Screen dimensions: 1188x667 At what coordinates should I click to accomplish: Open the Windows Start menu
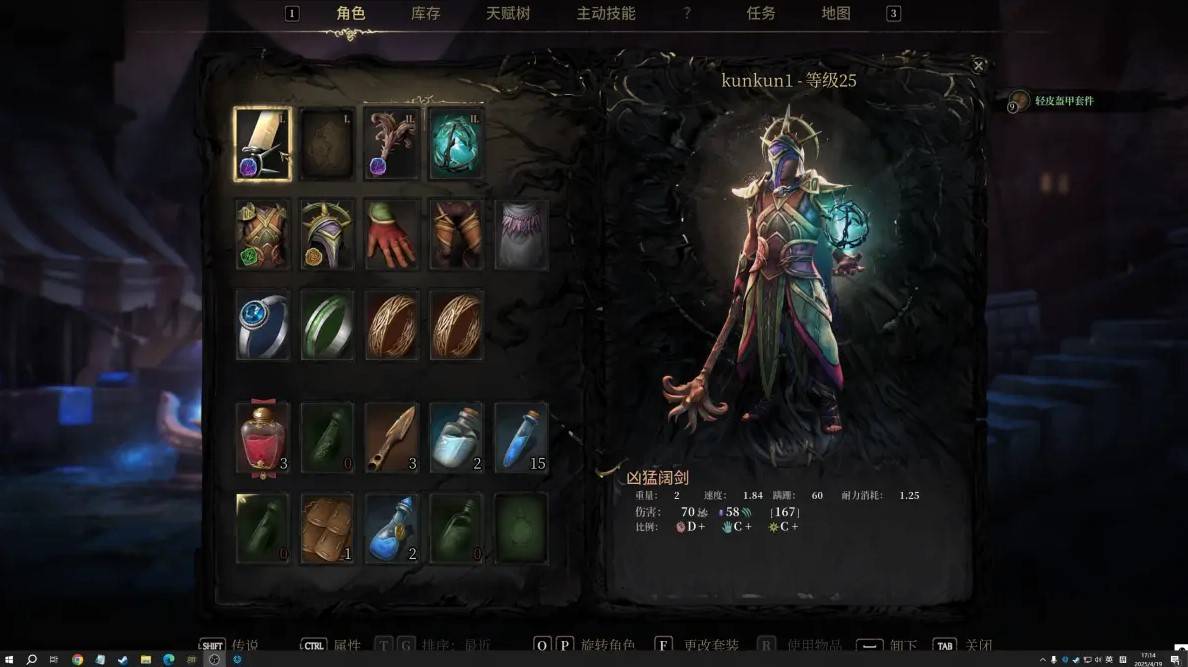point(9,659)
